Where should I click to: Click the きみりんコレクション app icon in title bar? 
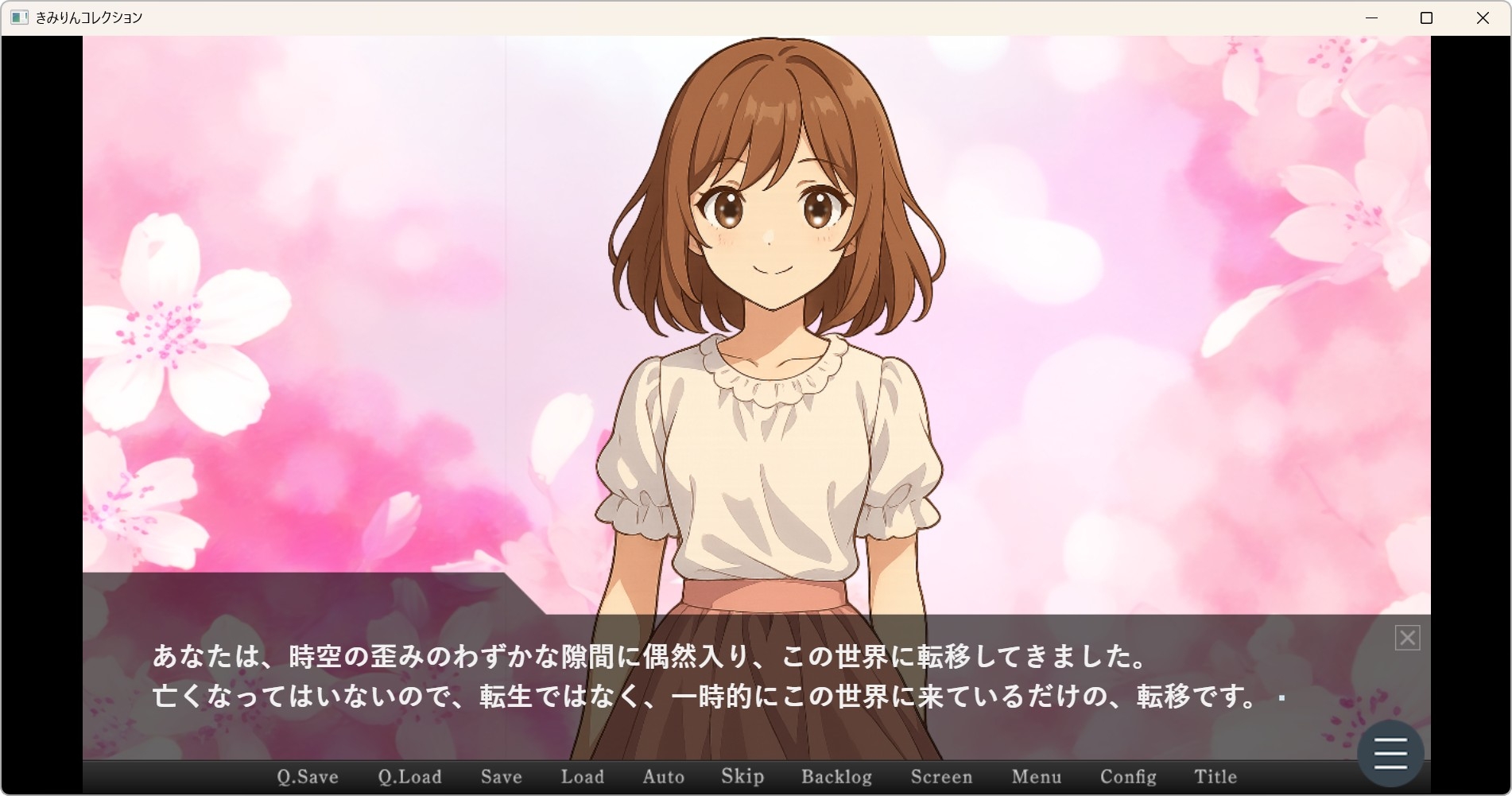[17, 17]
